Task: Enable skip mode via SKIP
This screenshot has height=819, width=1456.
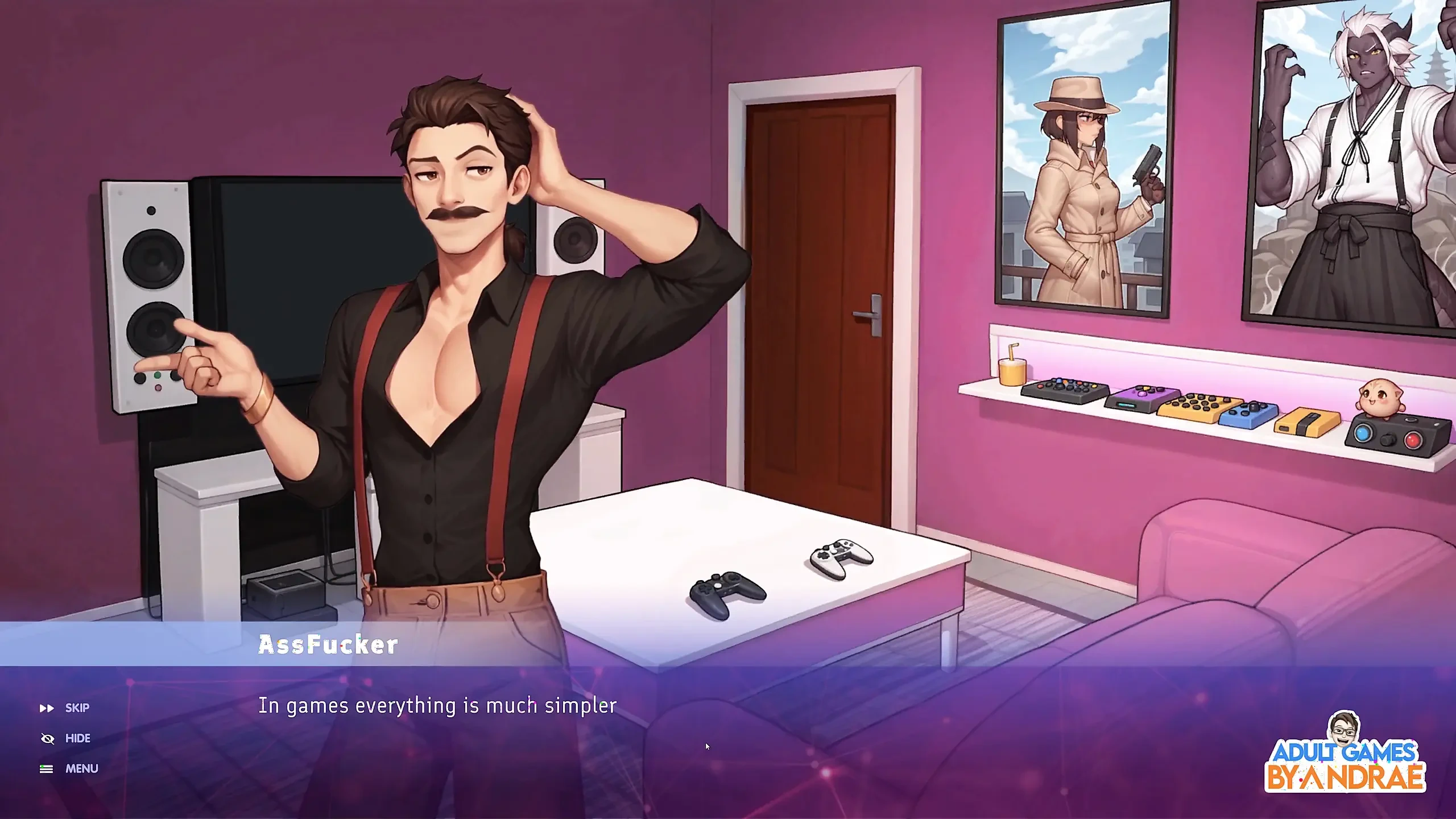Action: pos(77,708)
